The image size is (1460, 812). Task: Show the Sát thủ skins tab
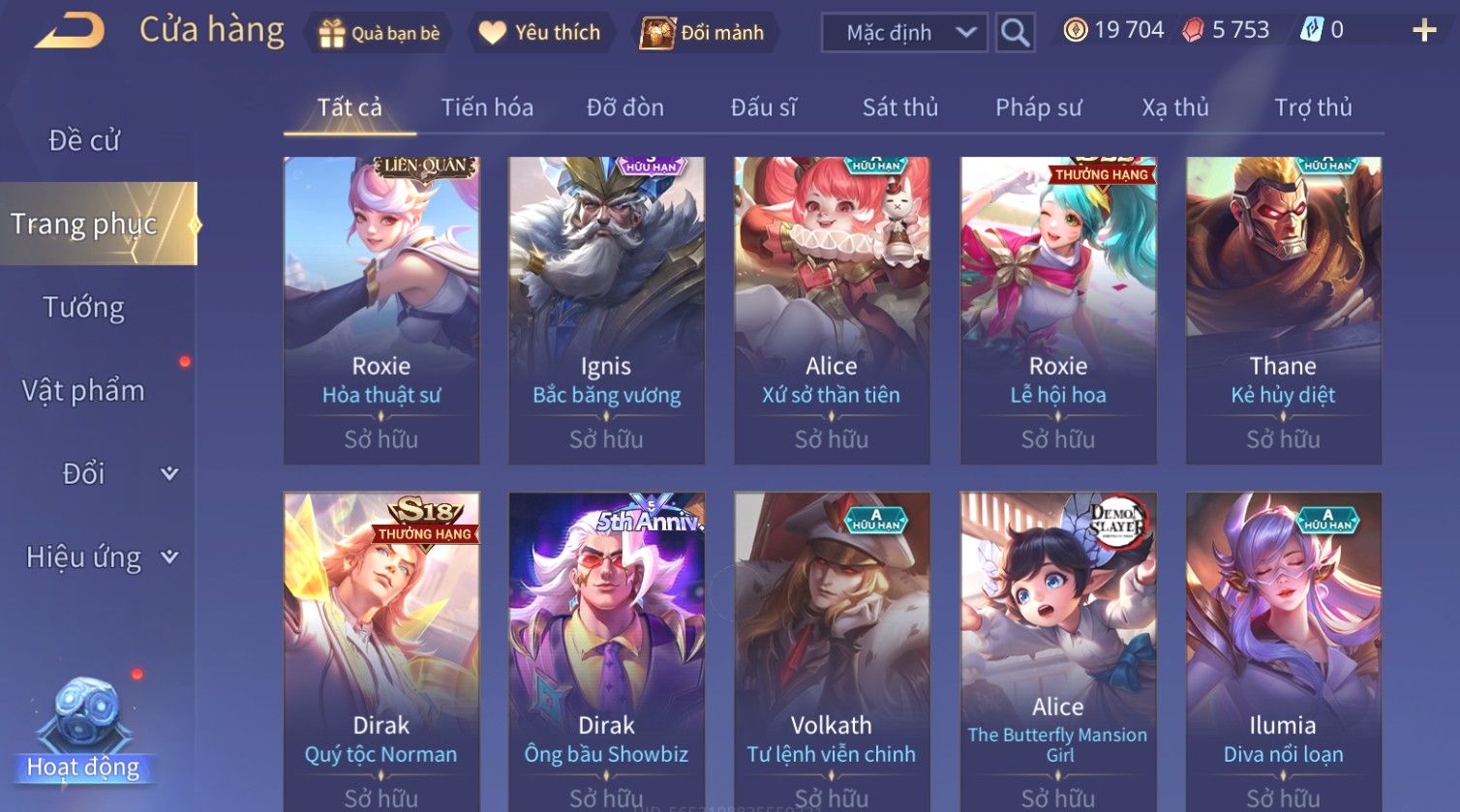[900, 107]
